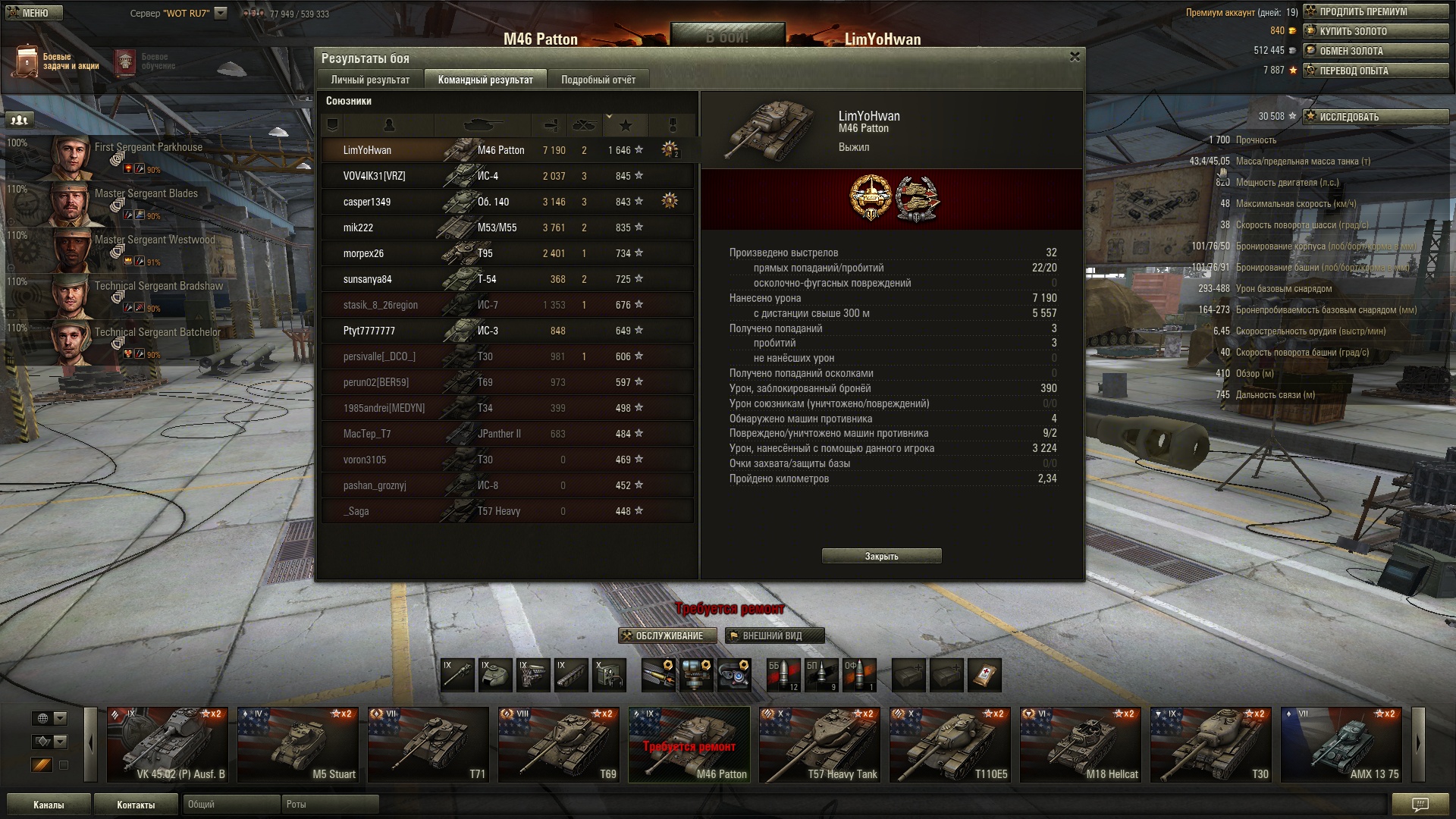Open the Каналы chat channels
Viewport: 1456px width, 819px height.
coord(49,805)
